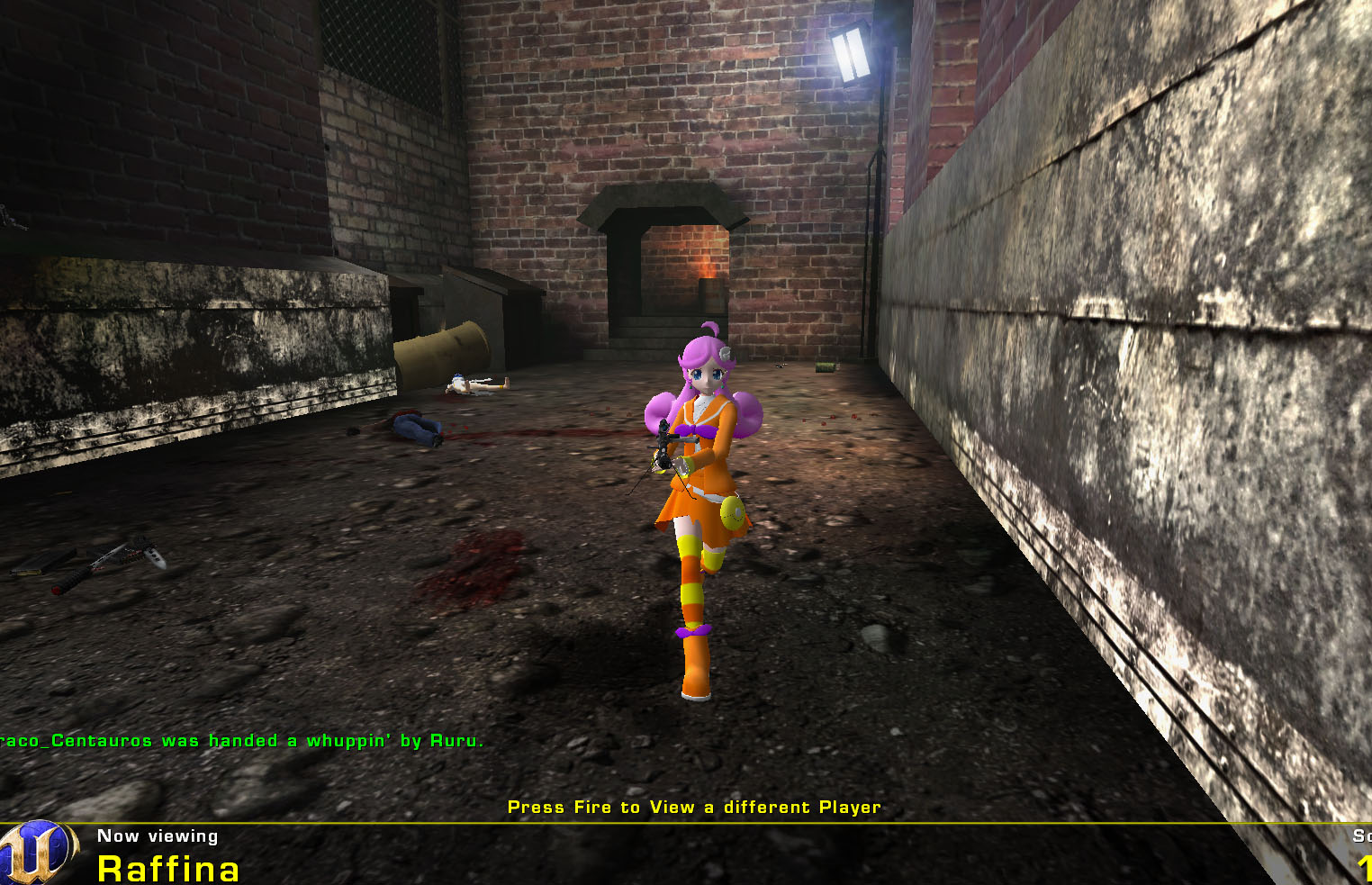Click the weapon lying near the bottom left

(68, 567)
